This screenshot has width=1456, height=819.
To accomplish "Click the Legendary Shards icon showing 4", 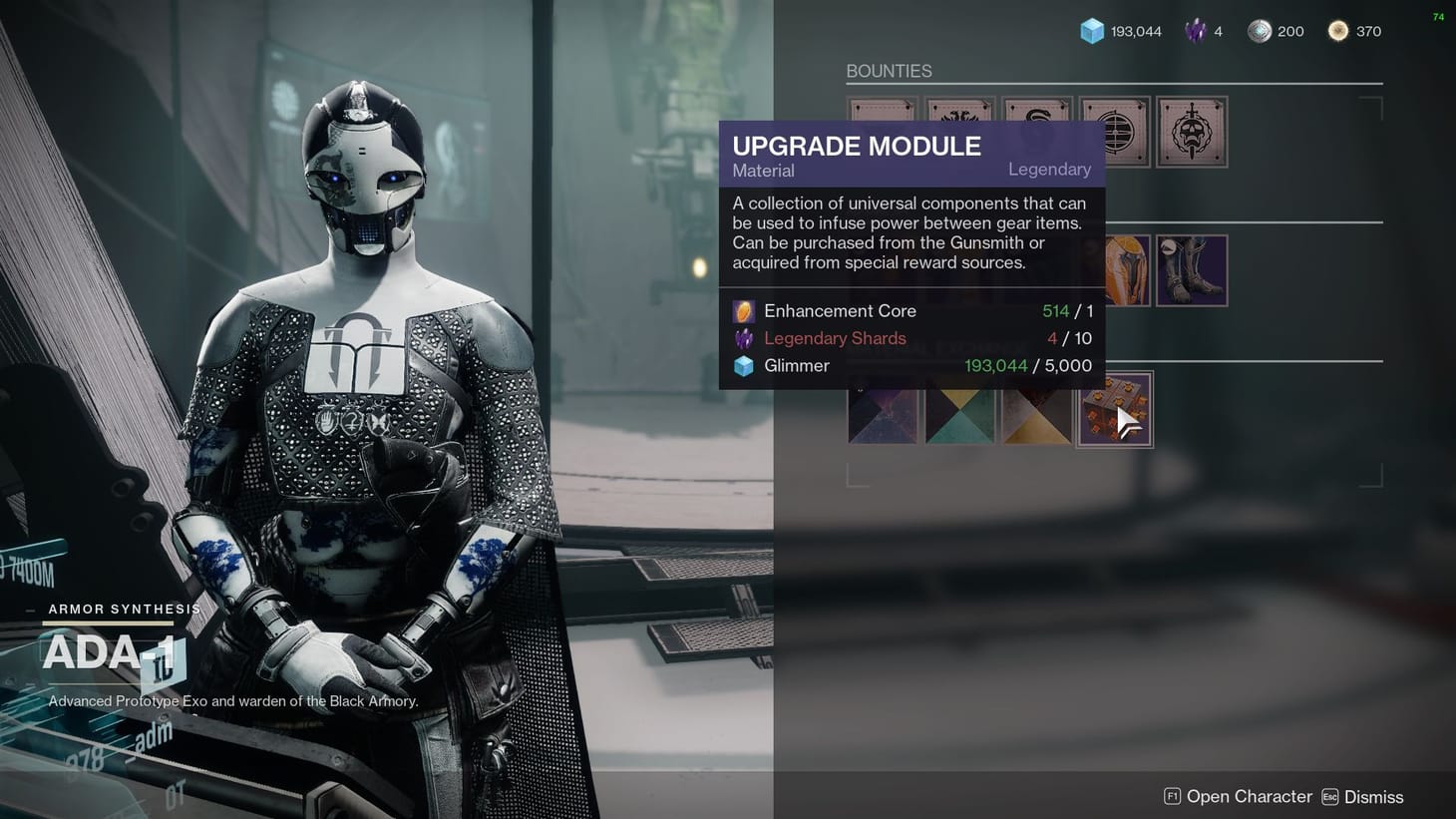I will point(1193,31).
